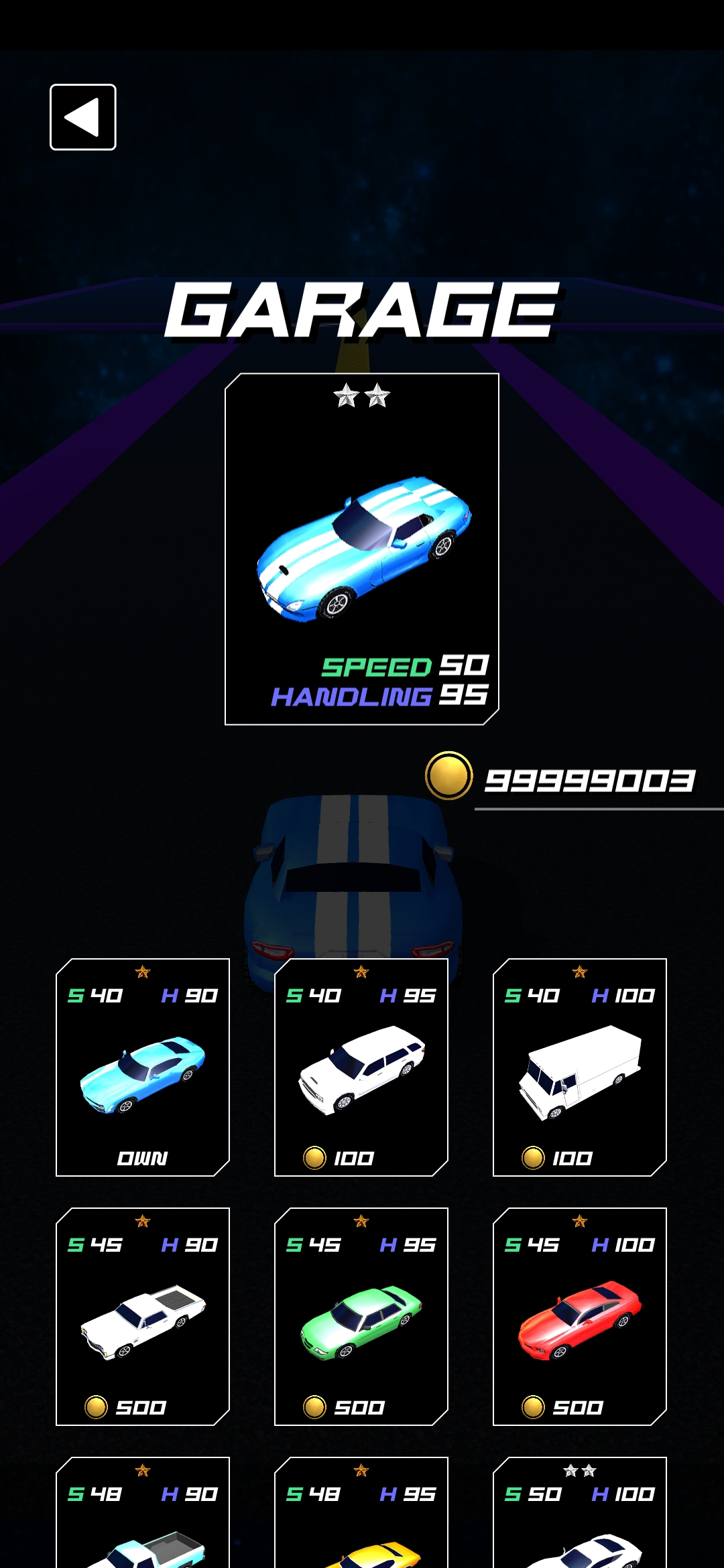Choose the yellow car card
The height and width of the screenshot is (1568, 724).
point(361,1521)
